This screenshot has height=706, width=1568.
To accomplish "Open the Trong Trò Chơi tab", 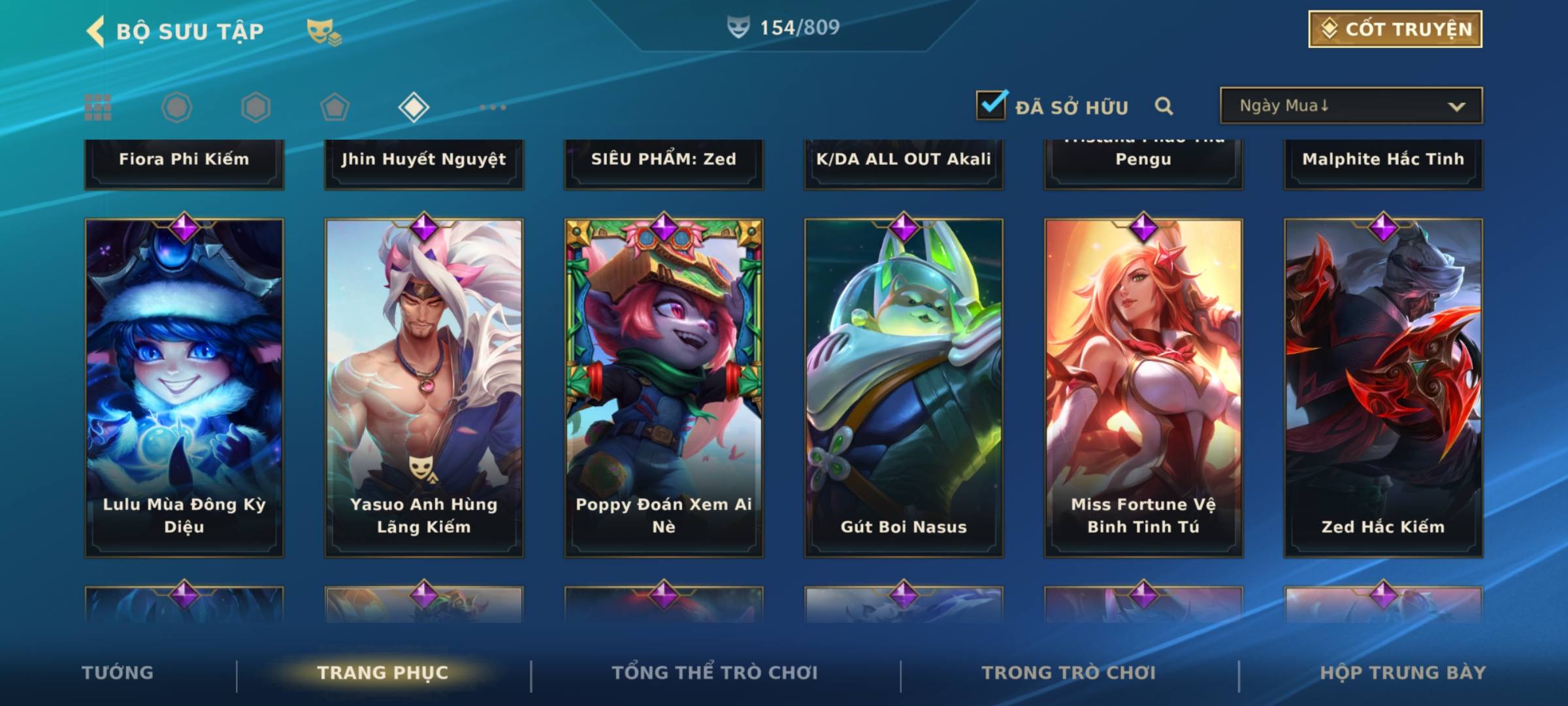I will [1069, 673].
